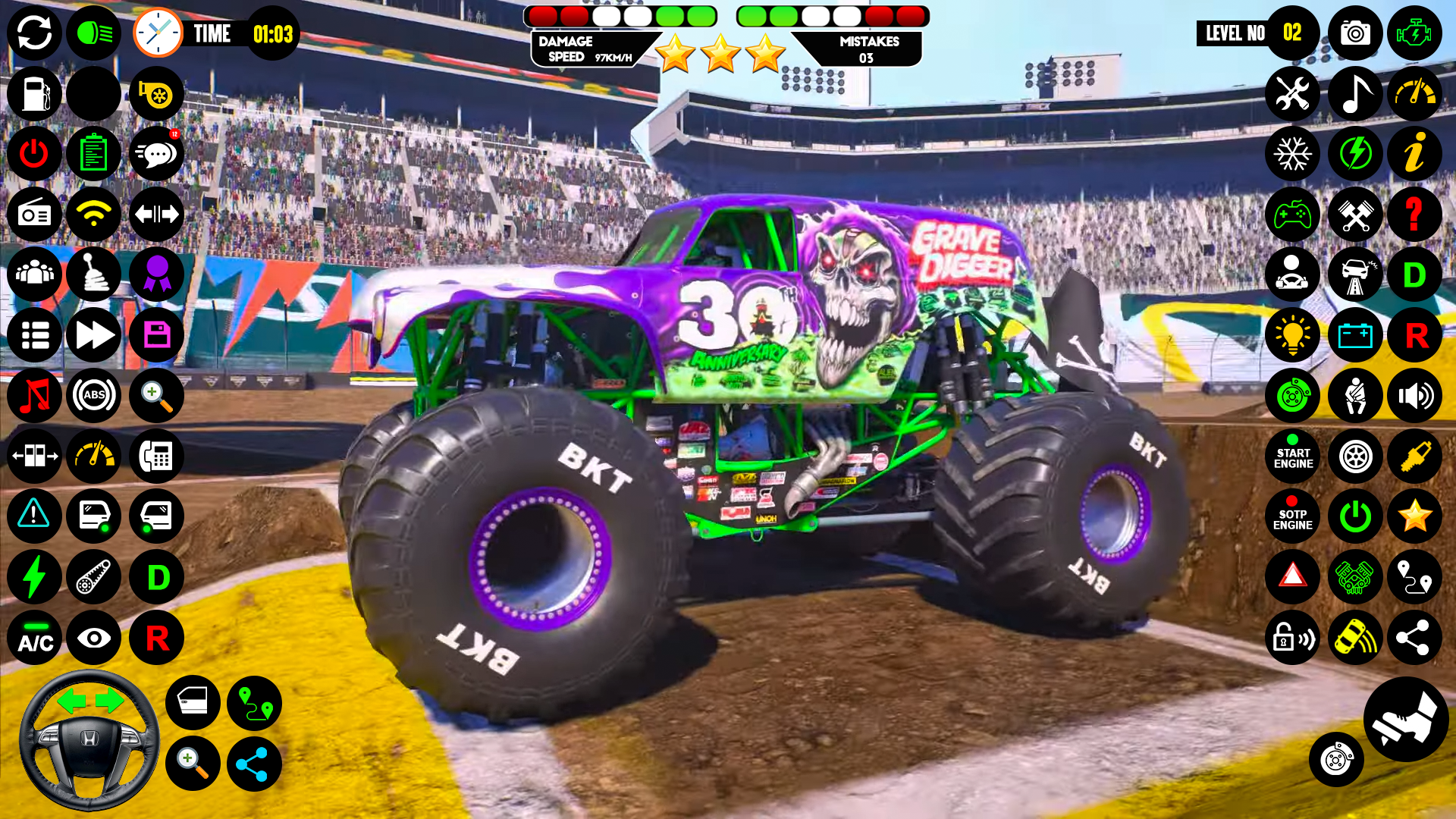The image size is (1456, 819).
Task: Mute the background music note icon
Action: coord(1355,93)
